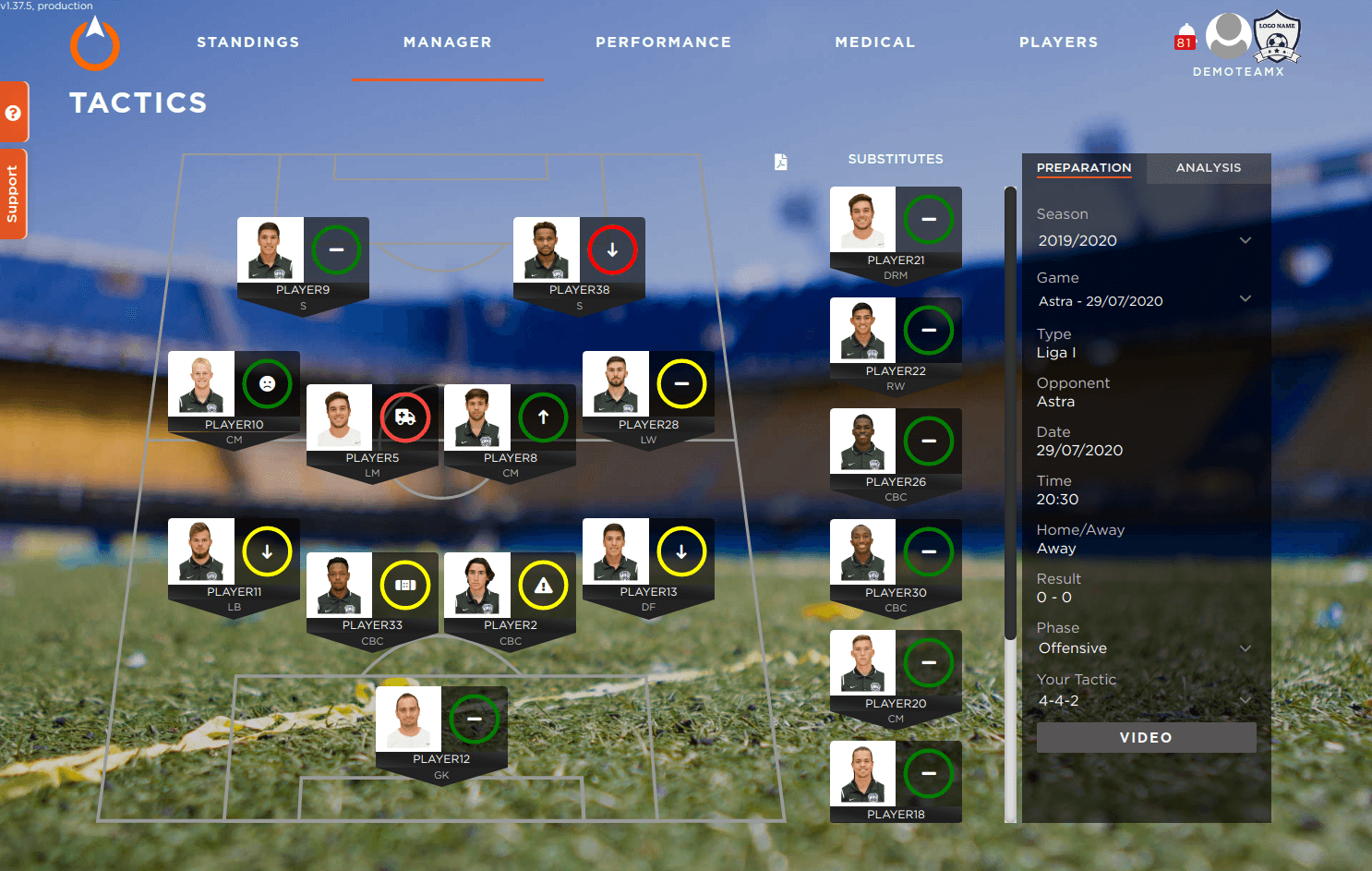Open the user profile avatar

1228,37
